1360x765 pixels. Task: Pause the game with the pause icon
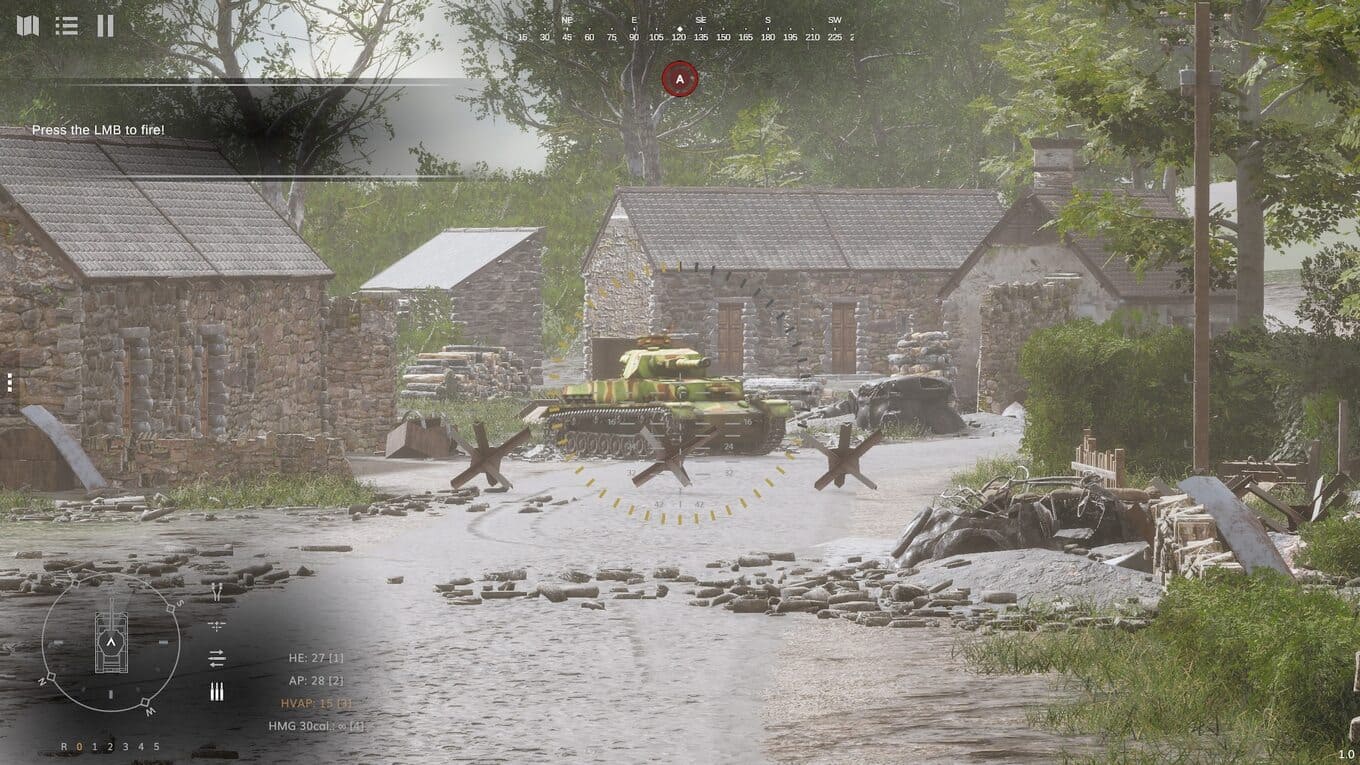point(105,25)
